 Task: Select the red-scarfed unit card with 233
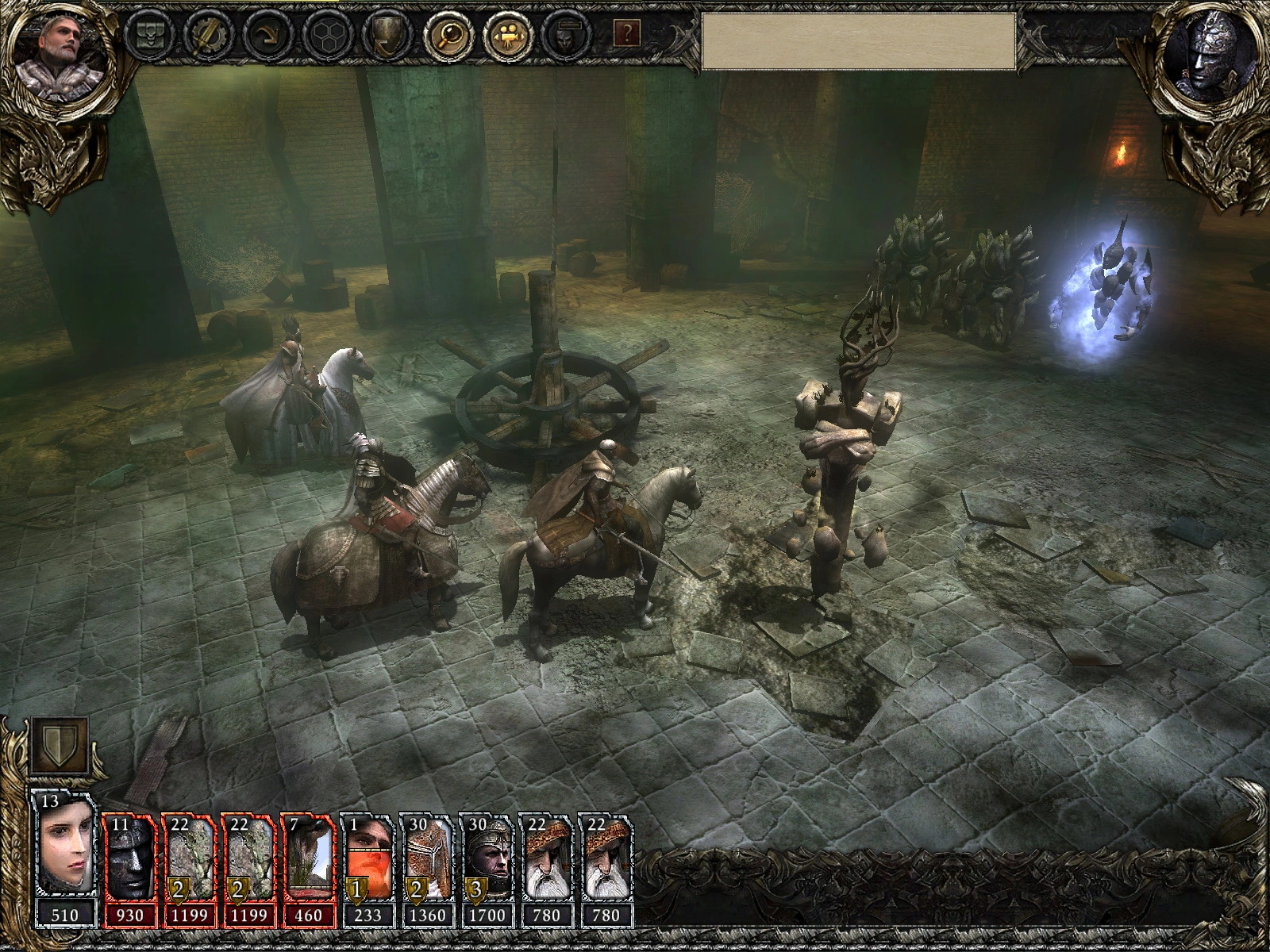click(x=368, y=857)
